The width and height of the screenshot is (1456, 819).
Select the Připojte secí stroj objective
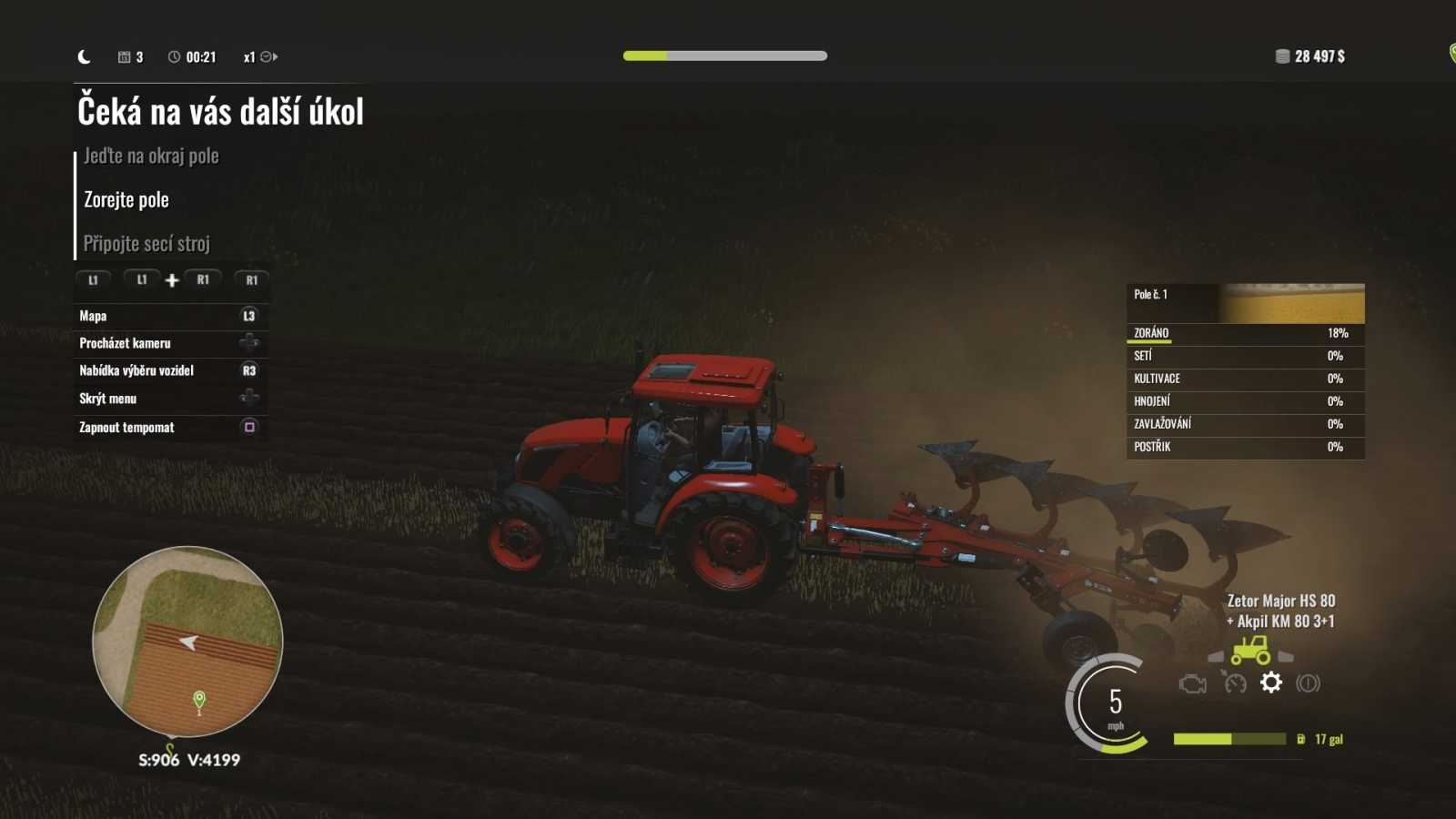(x=146, y=243)
